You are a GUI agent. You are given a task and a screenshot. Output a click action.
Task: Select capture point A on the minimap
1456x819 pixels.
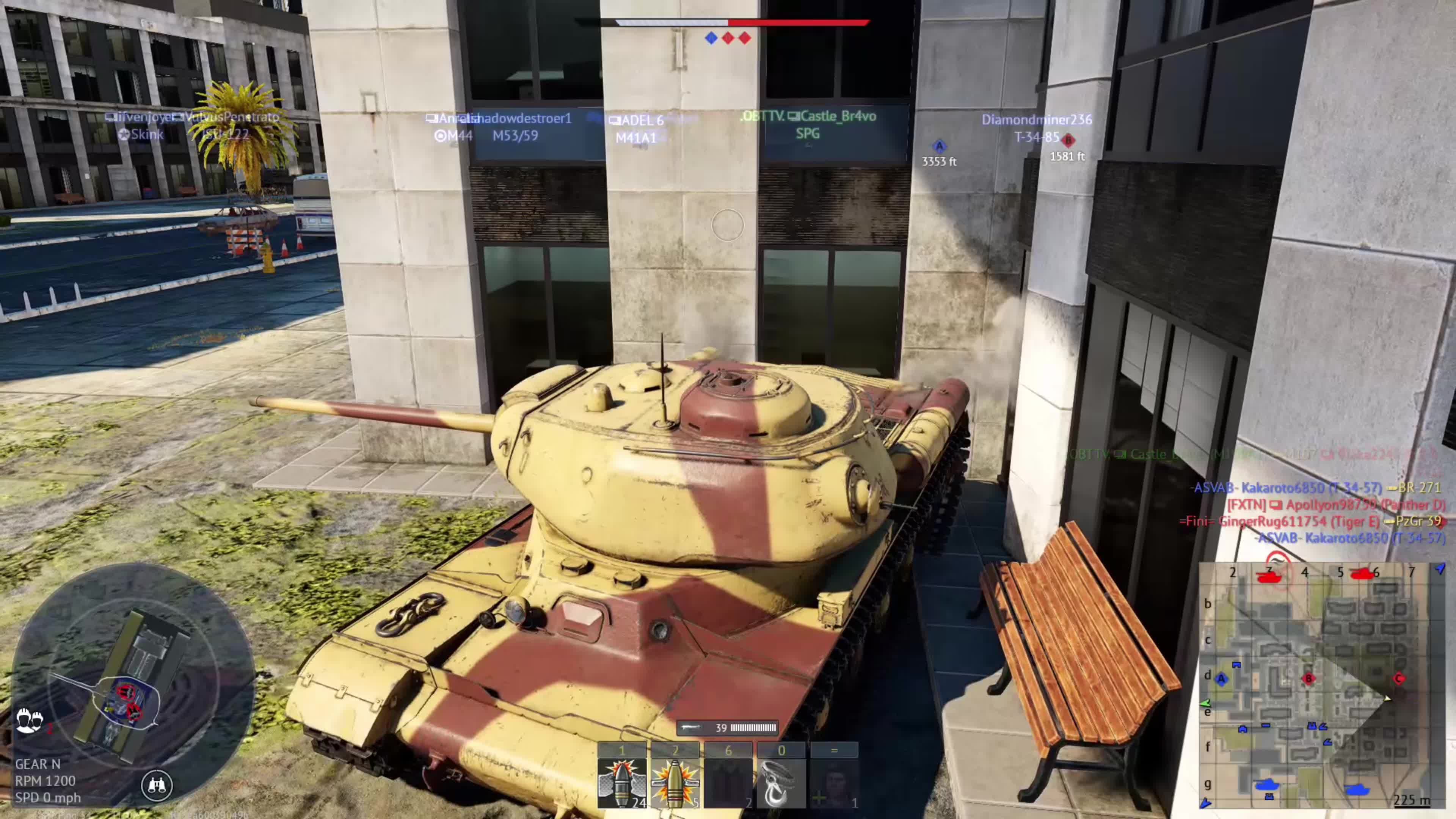[1221, 679]
